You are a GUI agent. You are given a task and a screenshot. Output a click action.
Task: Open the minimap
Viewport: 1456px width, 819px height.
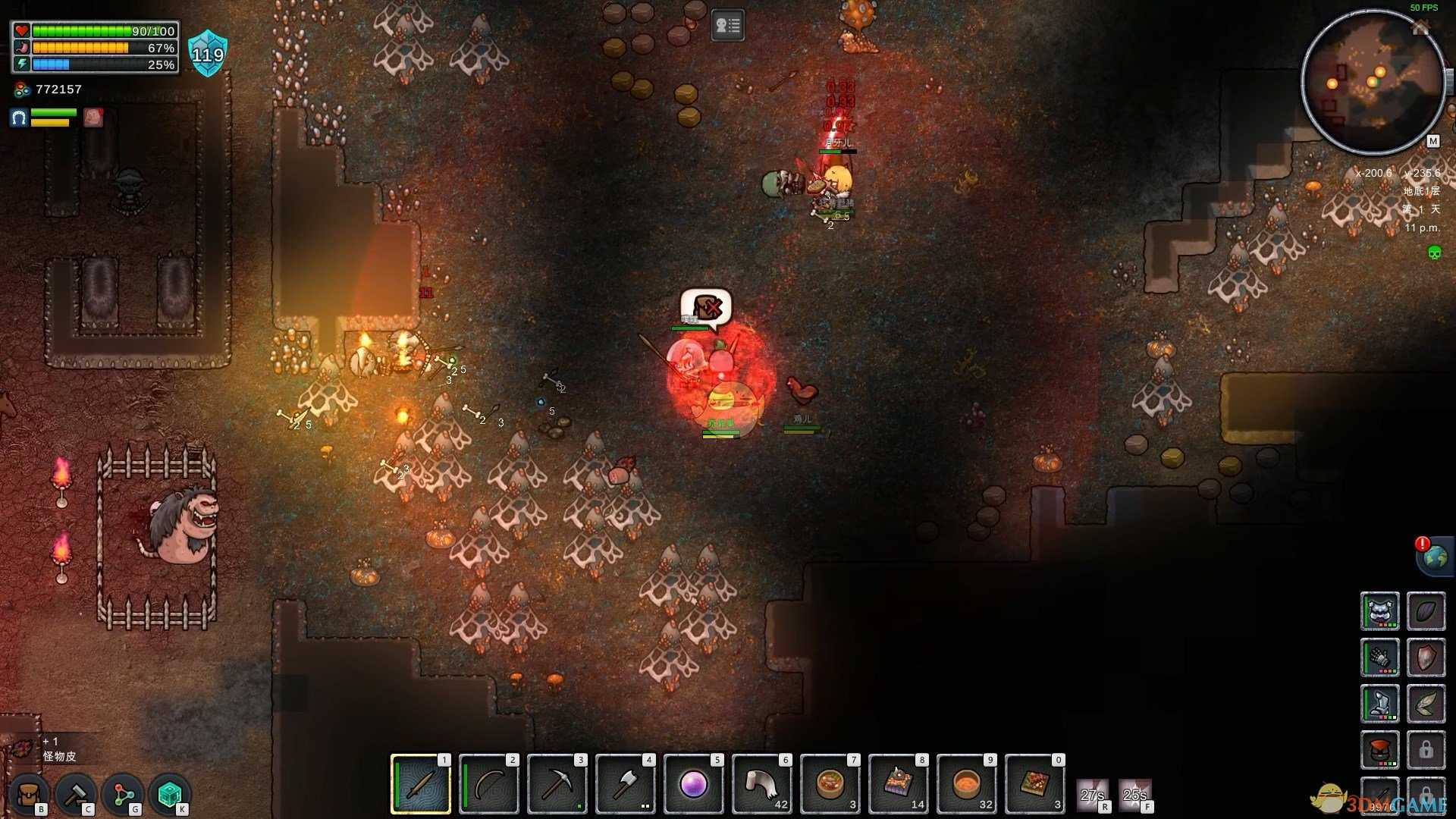click(x=1373, y=82)
